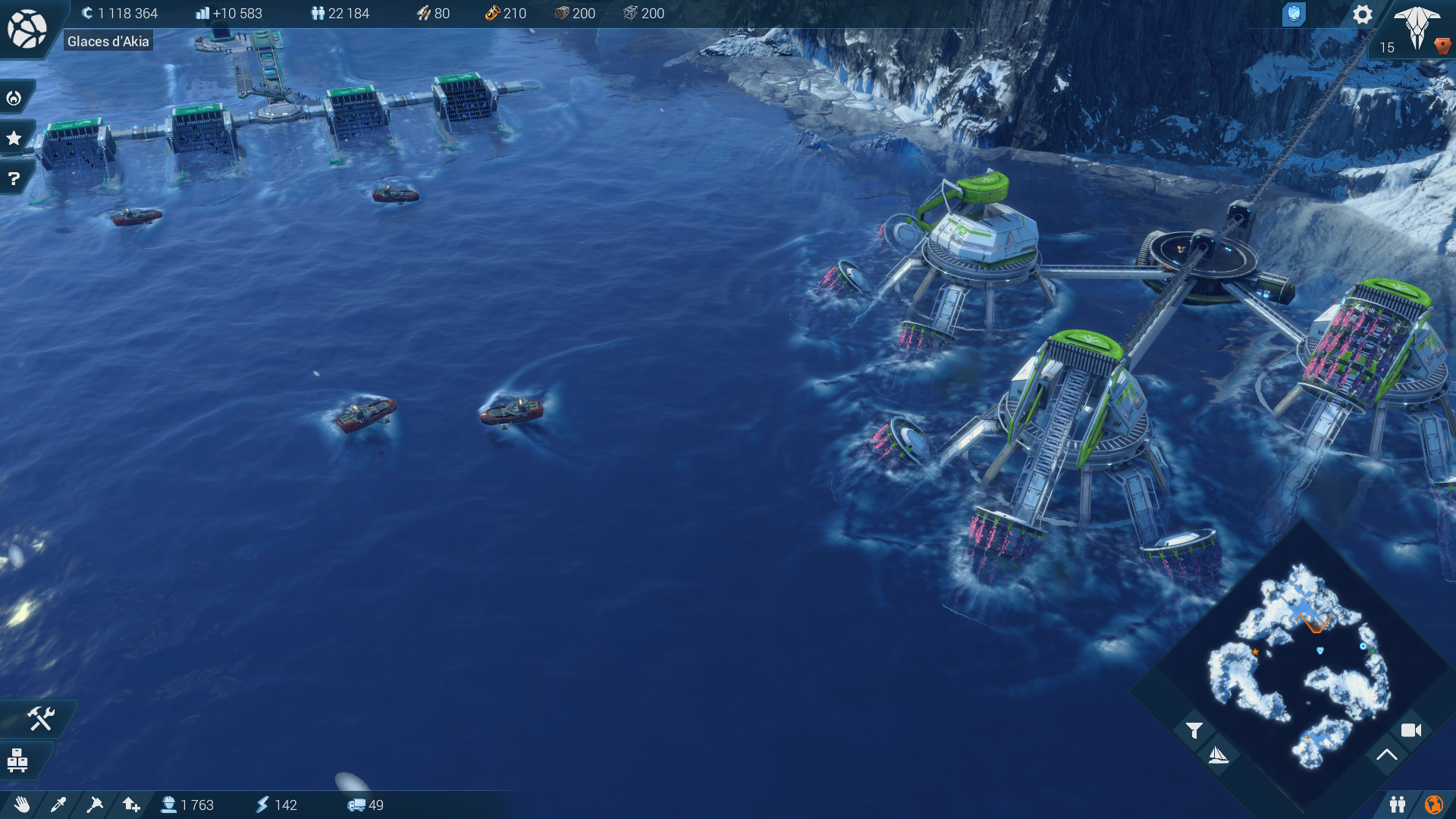Click the sailboat button beside minimap
The height and width of the screenshot is (819, 1456).
click(x=1218, y=755)
